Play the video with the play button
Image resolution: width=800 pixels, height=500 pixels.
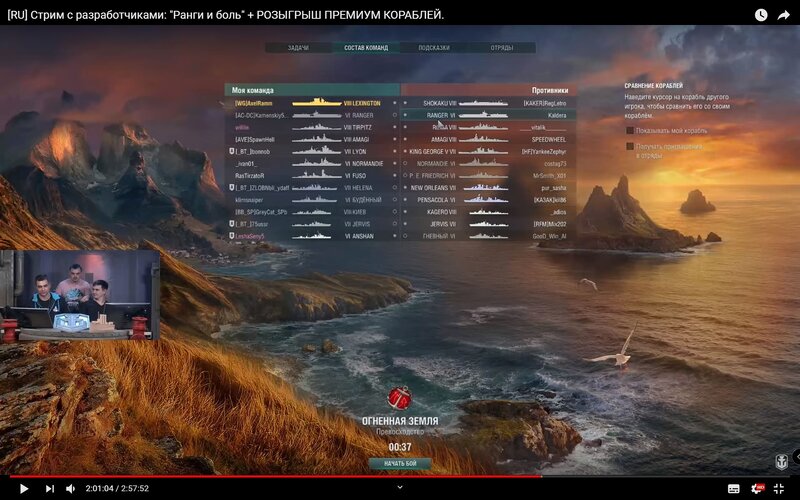(x=24, y=488)
